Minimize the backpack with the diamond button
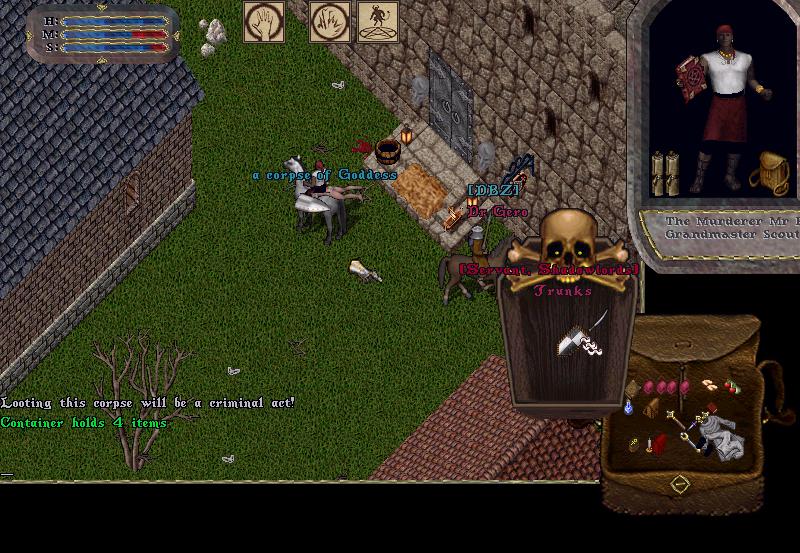The width and height of the screenshot is (800, 553). click(680, 484)
